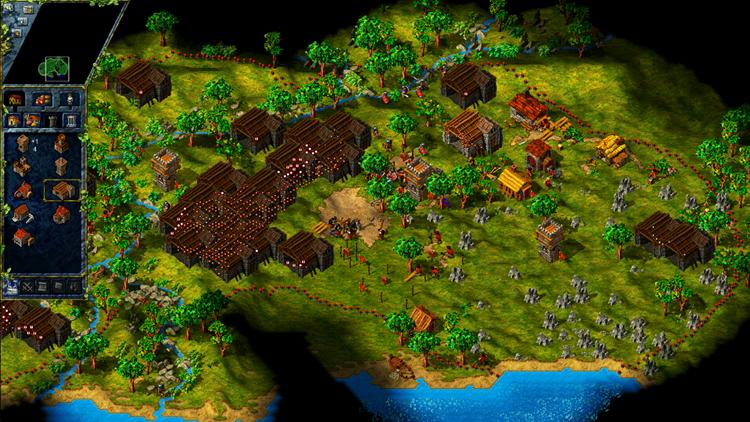Viewport: 750px width, 422px height.
Task: Click the minimap showing the green island
Action: (53, 68)
